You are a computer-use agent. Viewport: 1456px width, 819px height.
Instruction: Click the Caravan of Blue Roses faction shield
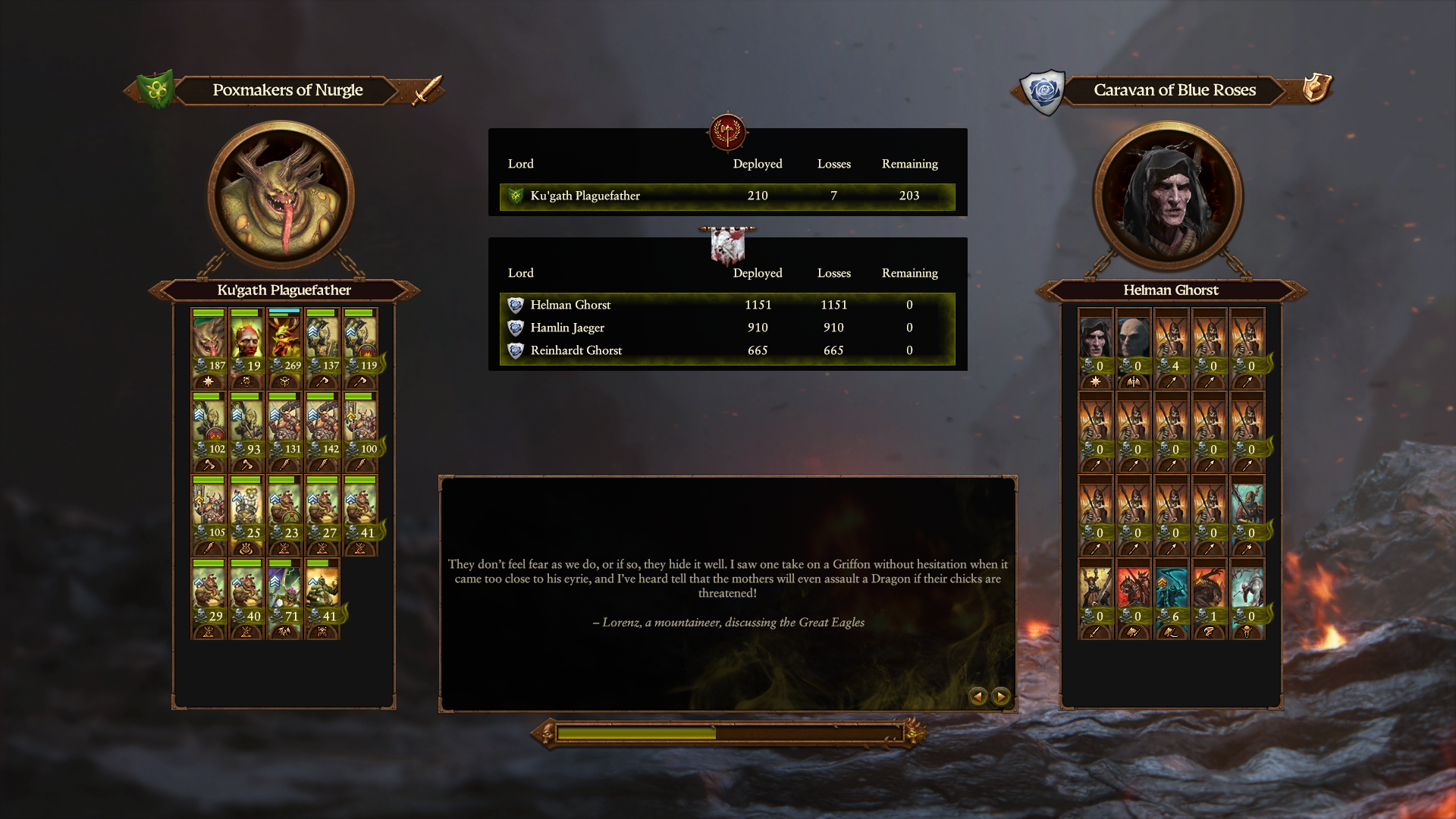pyautogui.click(x=1044, y=92)
